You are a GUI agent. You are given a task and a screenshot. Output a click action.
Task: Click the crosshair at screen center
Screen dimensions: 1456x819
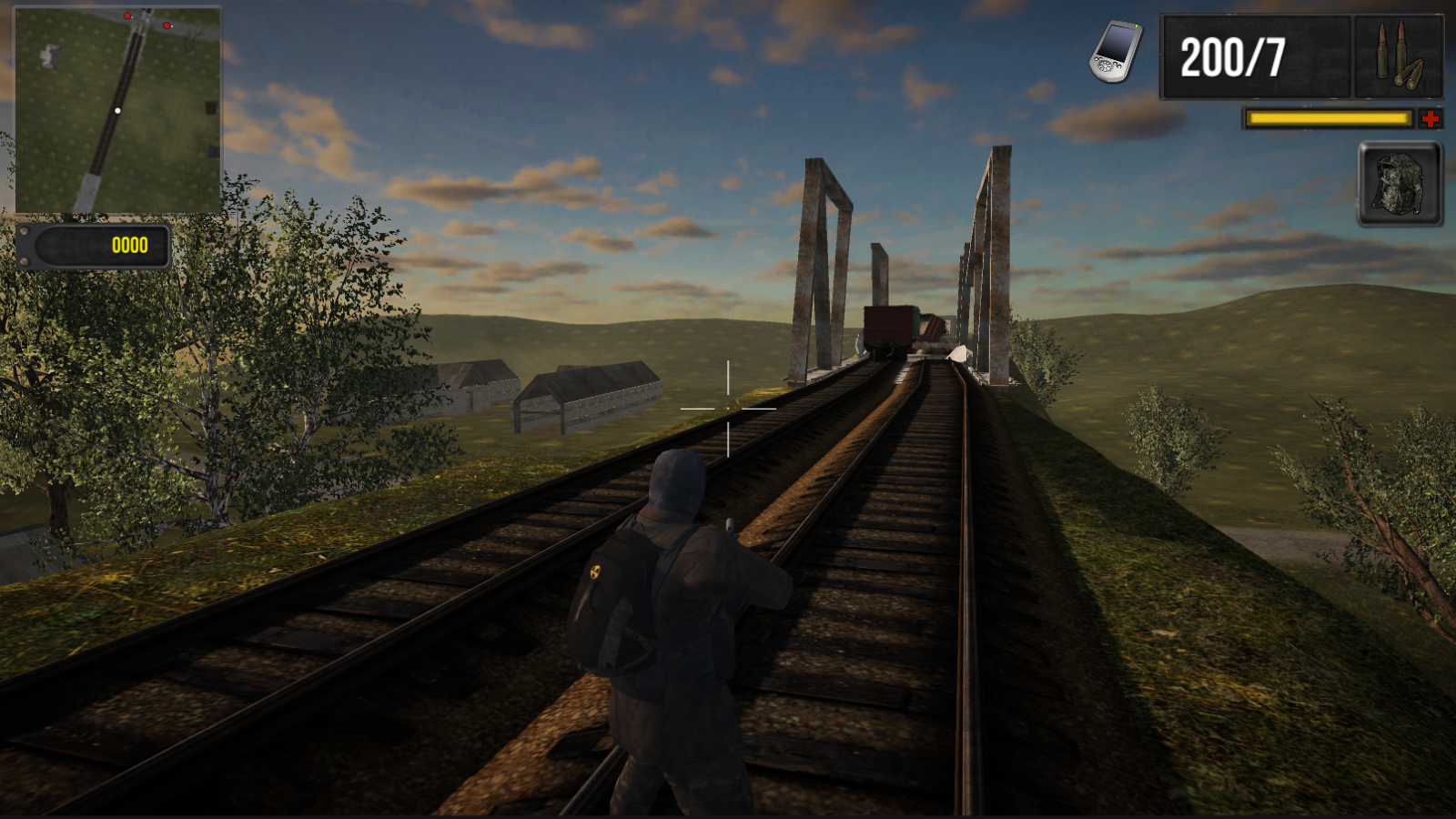727,410
